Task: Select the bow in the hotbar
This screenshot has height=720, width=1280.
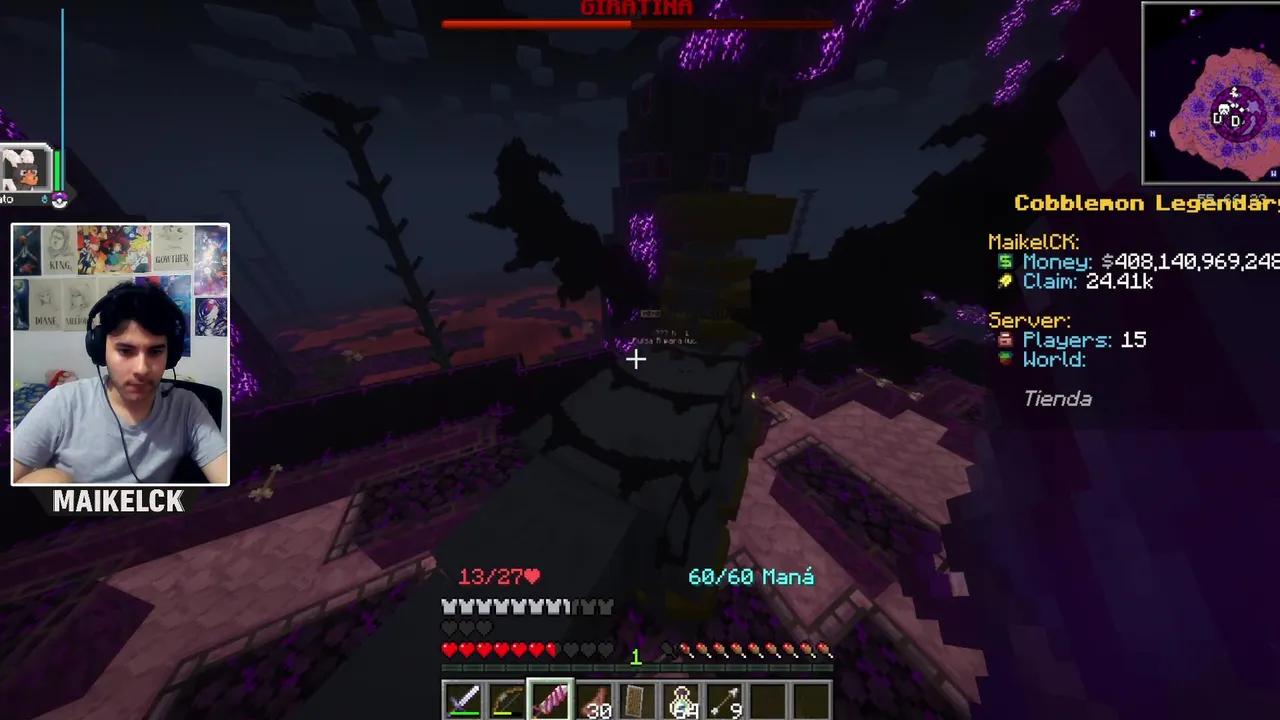Action: click(x=505, y=700)
